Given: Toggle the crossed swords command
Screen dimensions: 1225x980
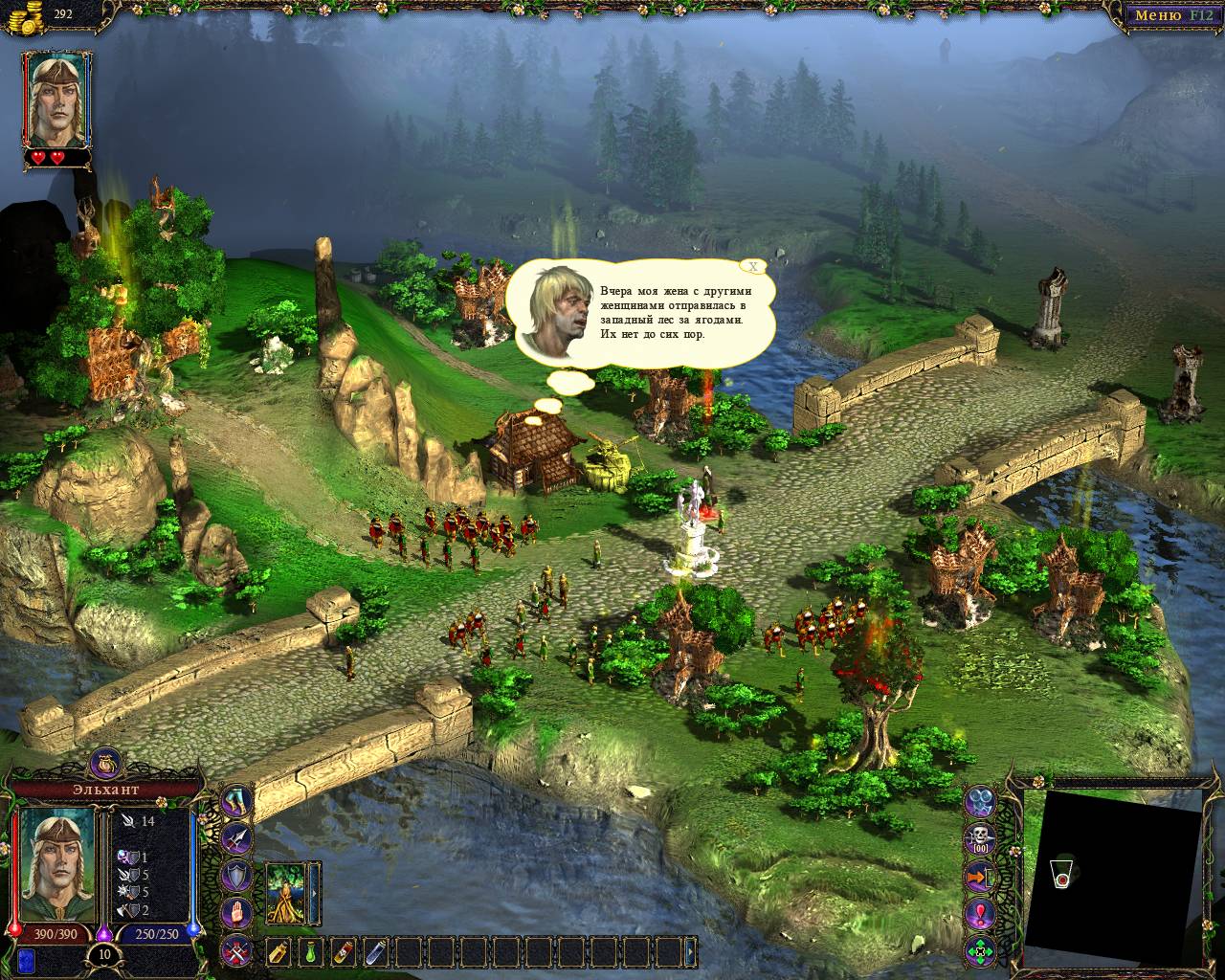Looking at the screenshot, I should pyautogui.click(x=237, y=949).
